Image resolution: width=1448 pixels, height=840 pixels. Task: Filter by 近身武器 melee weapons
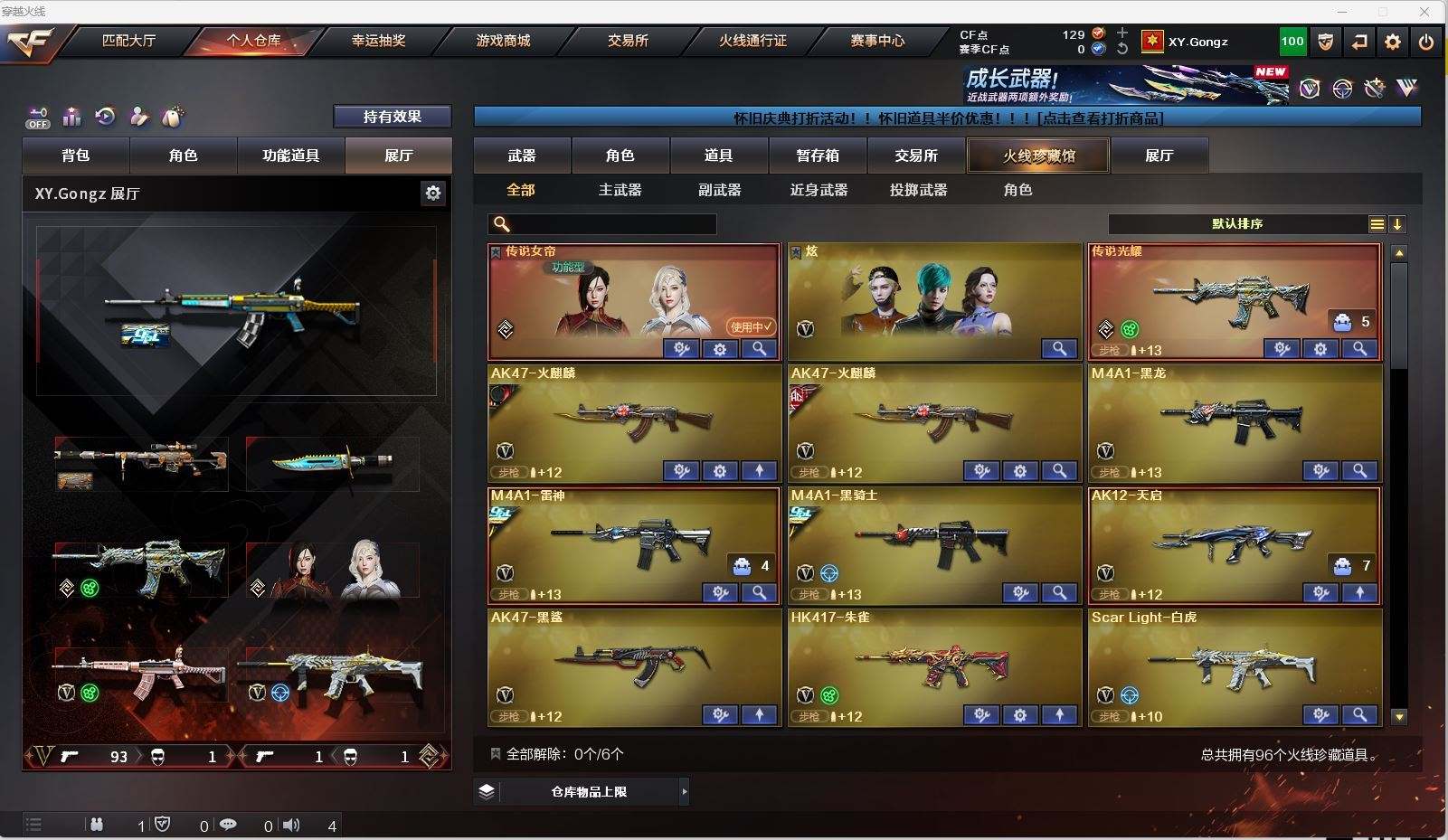pos(819,190)
